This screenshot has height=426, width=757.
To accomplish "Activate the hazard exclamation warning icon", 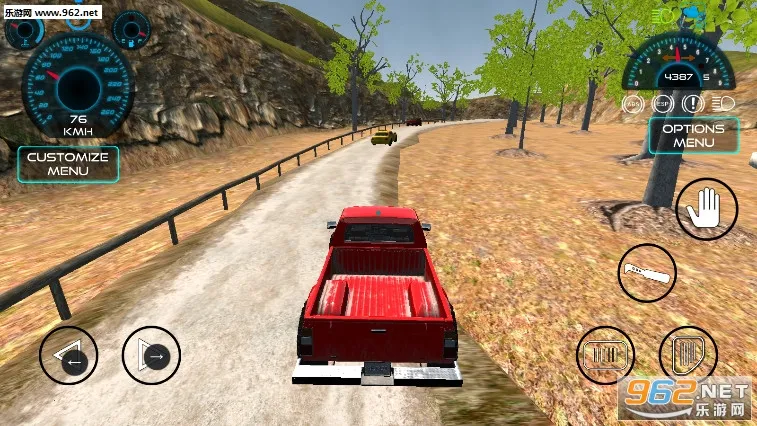I will click(x=692, y=104).
